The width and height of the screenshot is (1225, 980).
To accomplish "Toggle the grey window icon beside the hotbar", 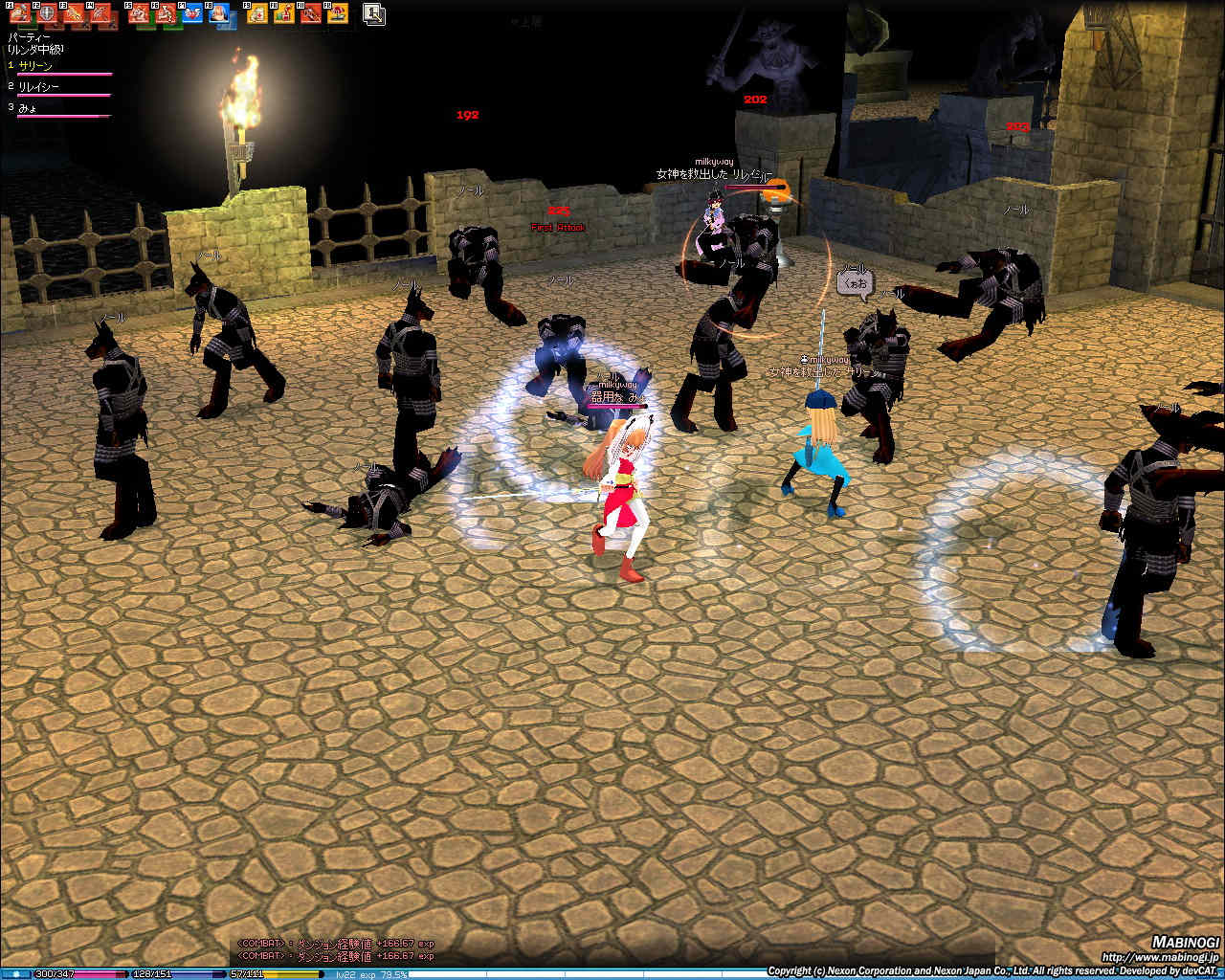I will coord(374,13).
